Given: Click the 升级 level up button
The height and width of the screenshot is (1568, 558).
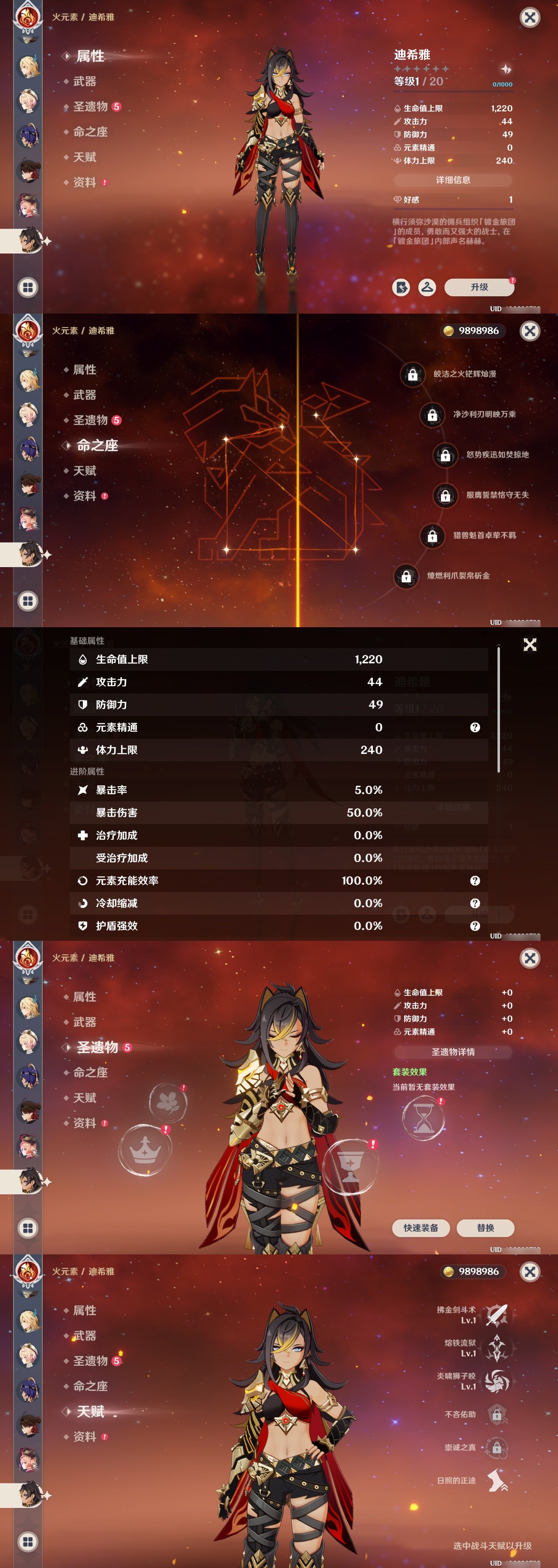Looking at the screenshot, I should (479, 287).
